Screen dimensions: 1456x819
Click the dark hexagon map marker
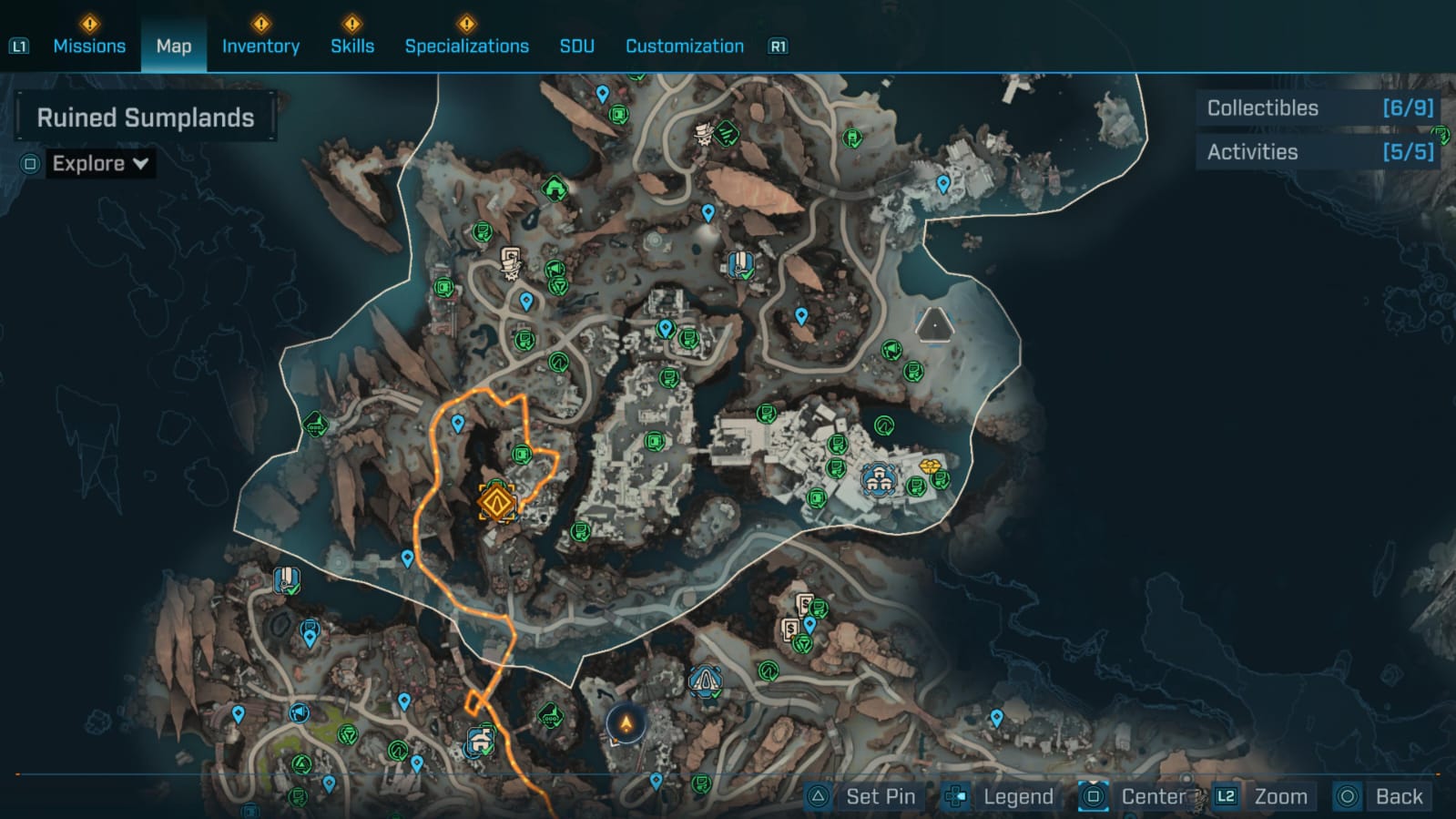tap(933, 325)
